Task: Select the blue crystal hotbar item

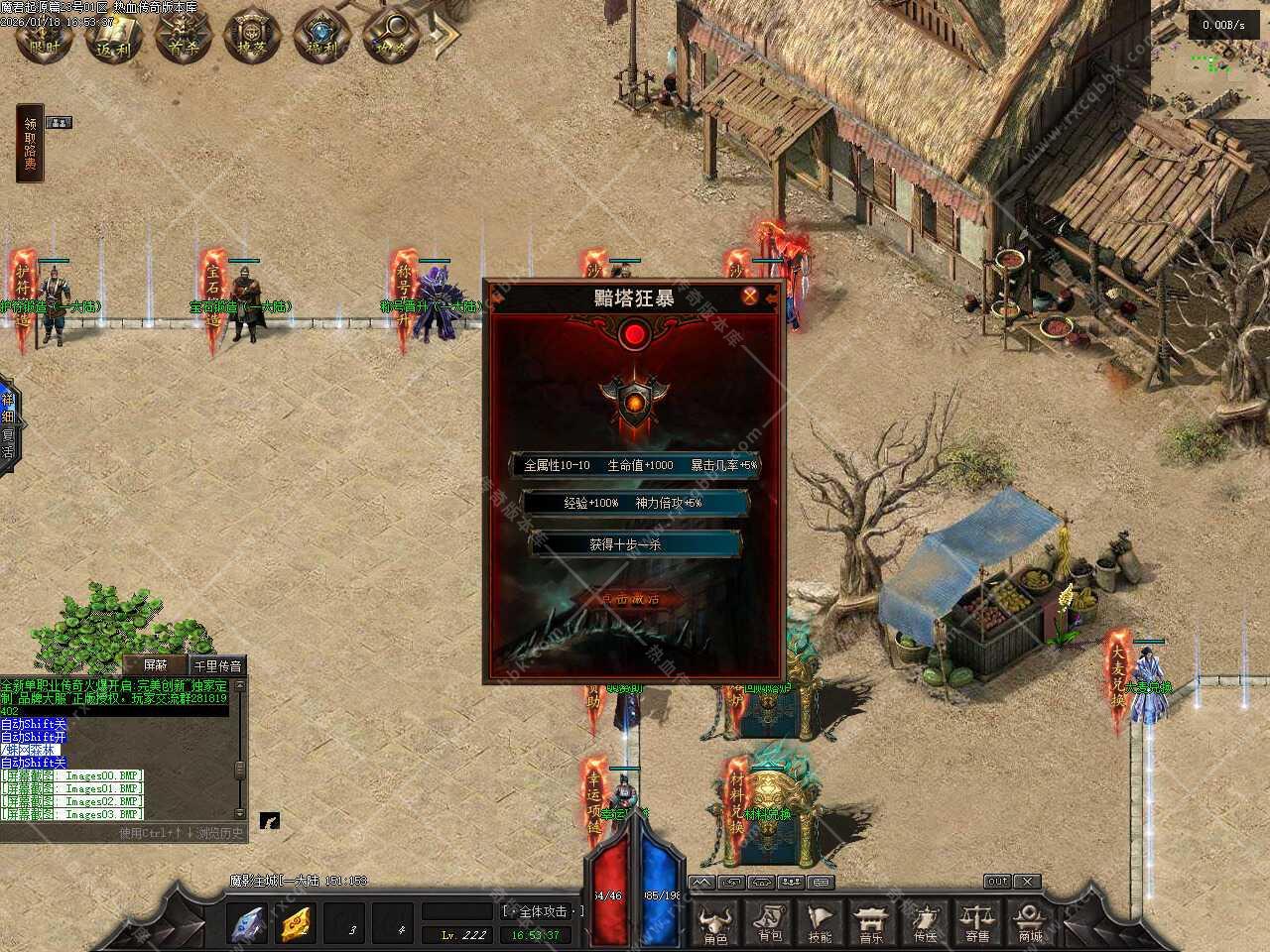Action: [247, 924]
